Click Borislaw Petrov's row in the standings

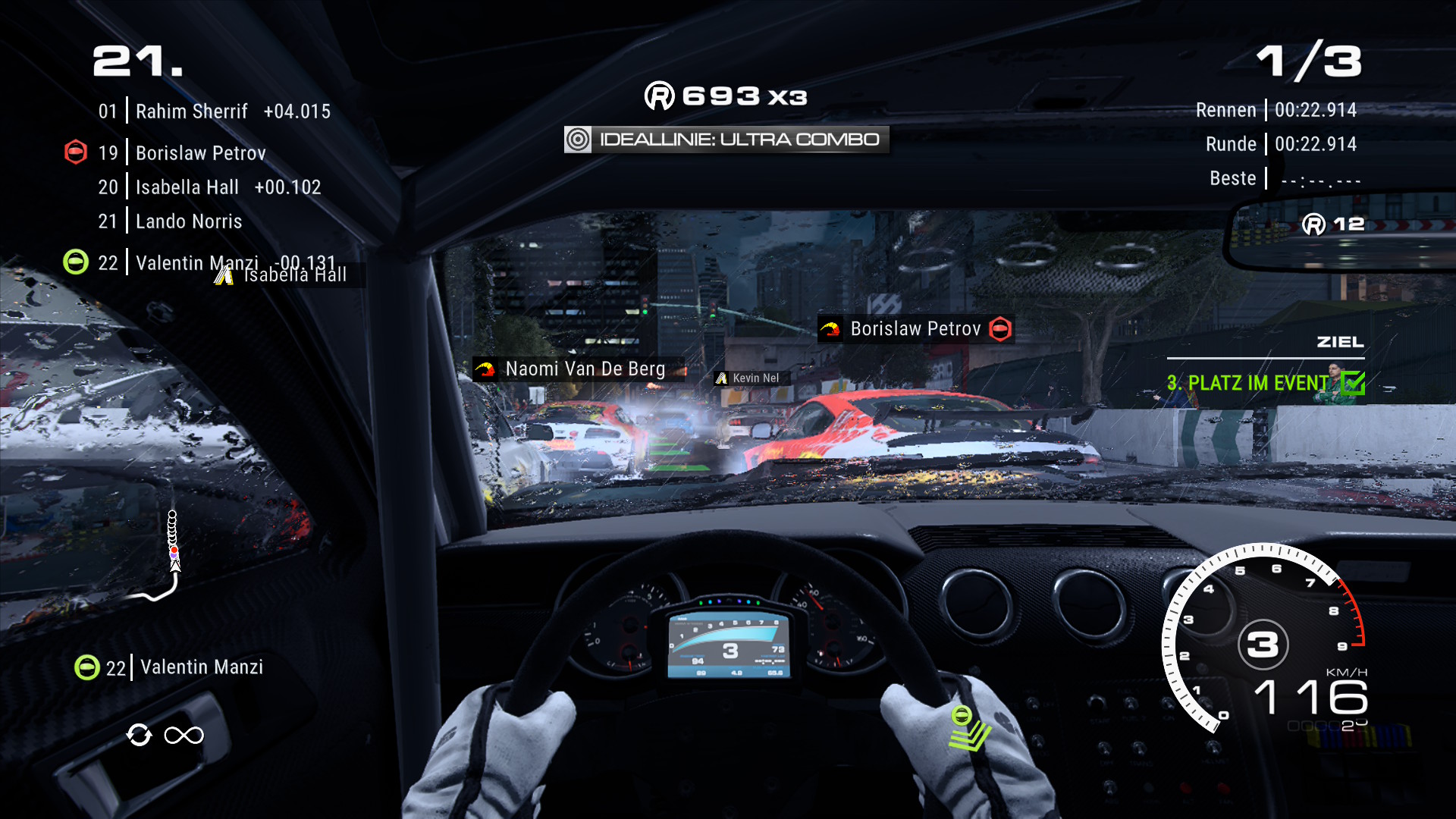click(x=200, y=153)
